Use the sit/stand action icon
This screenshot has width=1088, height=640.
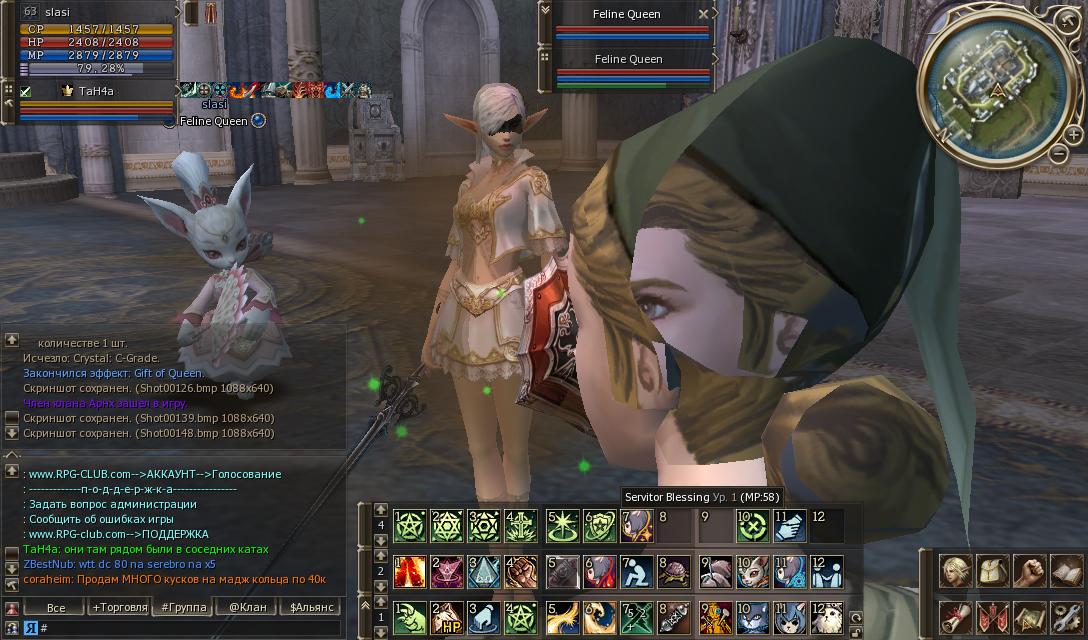[636, 572]
